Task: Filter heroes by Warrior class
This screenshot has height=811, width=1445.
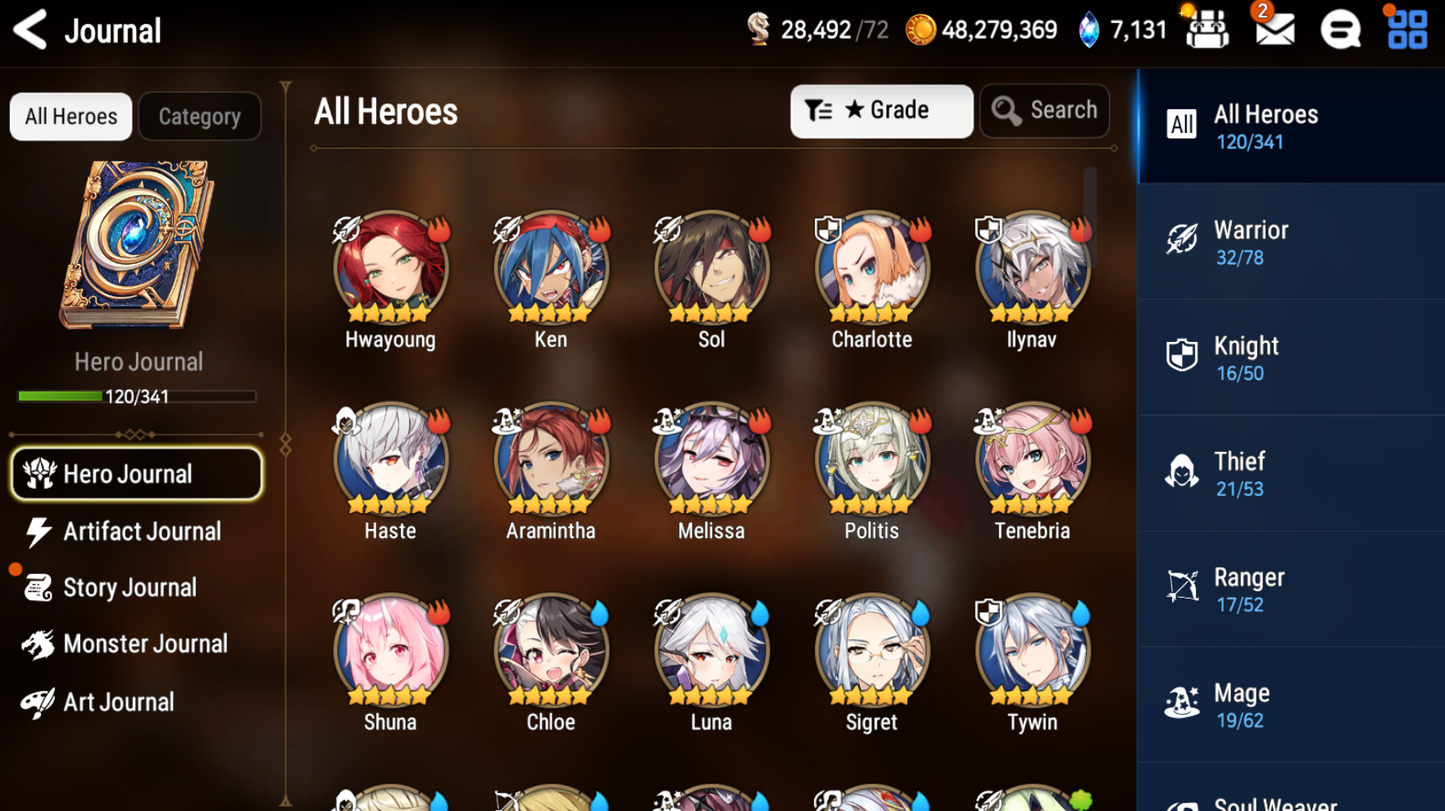Action: [x=1290, y=242]
